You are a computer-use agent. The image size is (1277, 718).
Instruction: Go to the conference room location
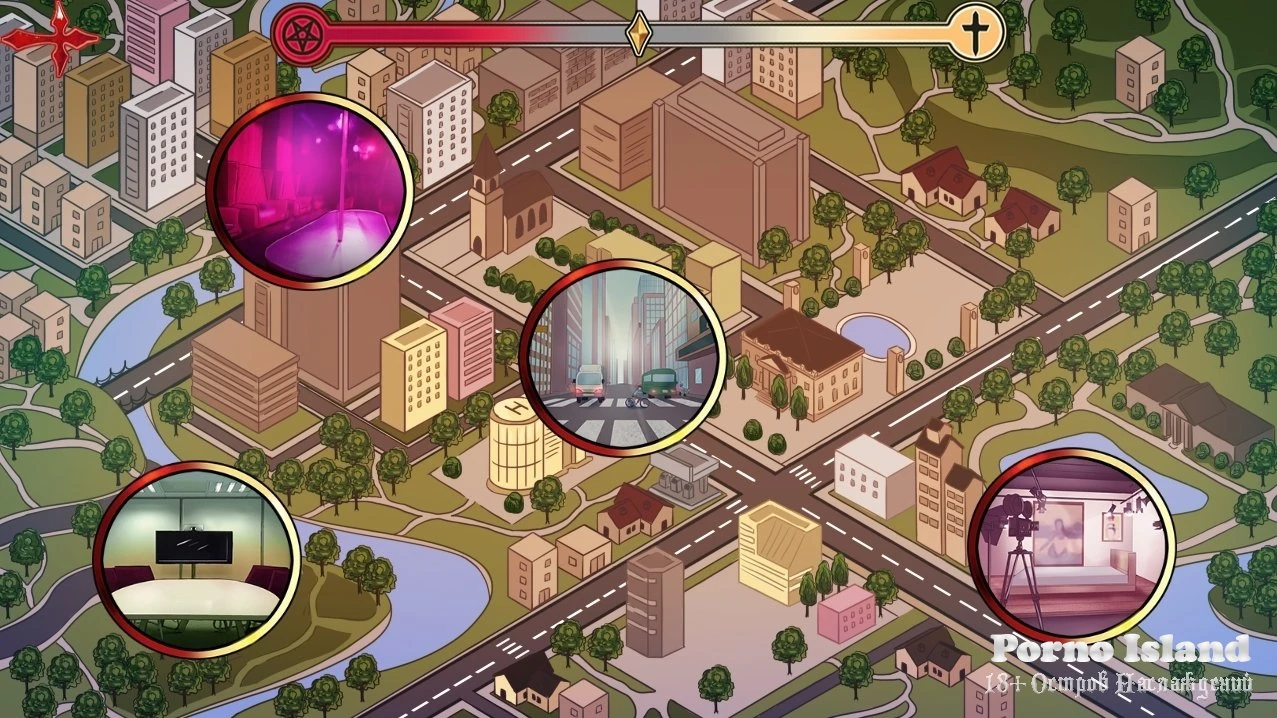point(197,561)
